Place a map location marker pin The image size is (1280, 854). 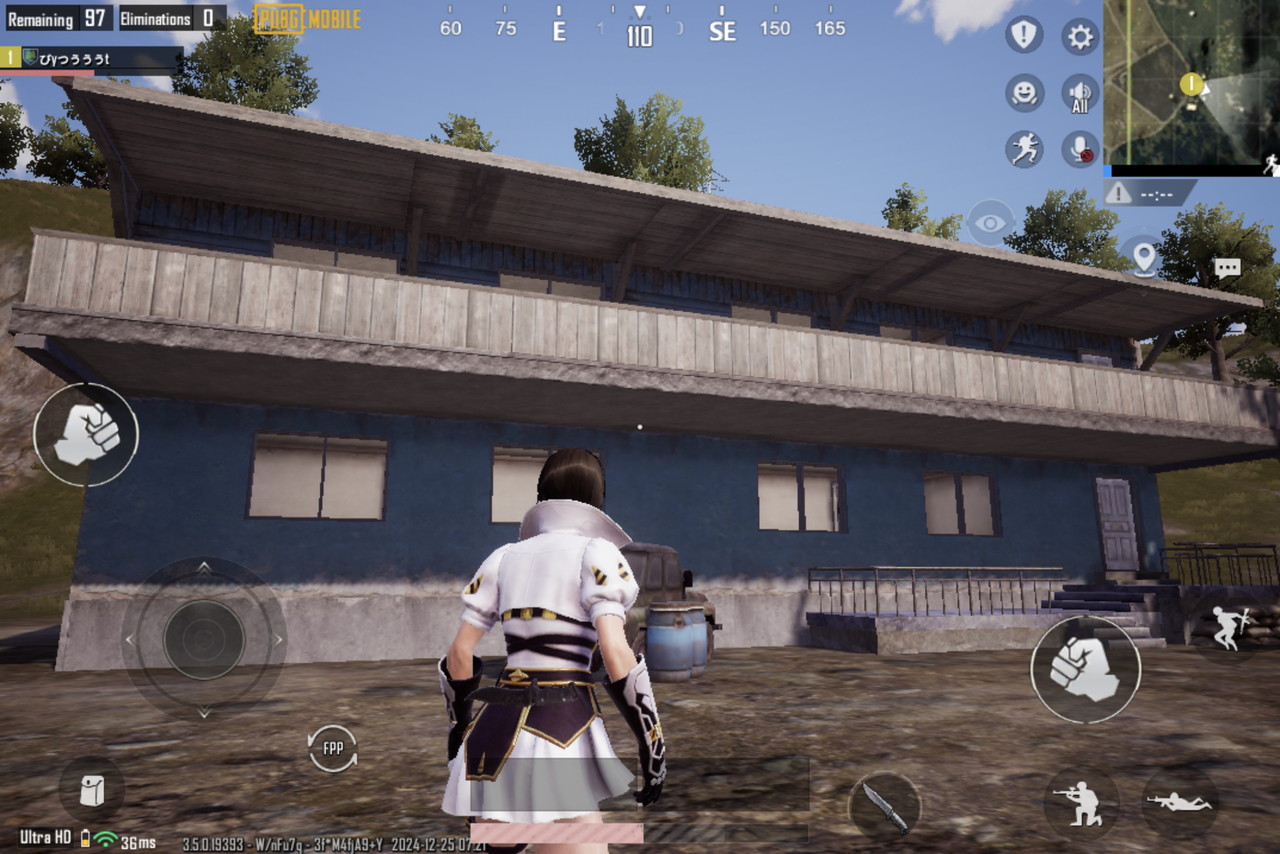coord(1143,257)
